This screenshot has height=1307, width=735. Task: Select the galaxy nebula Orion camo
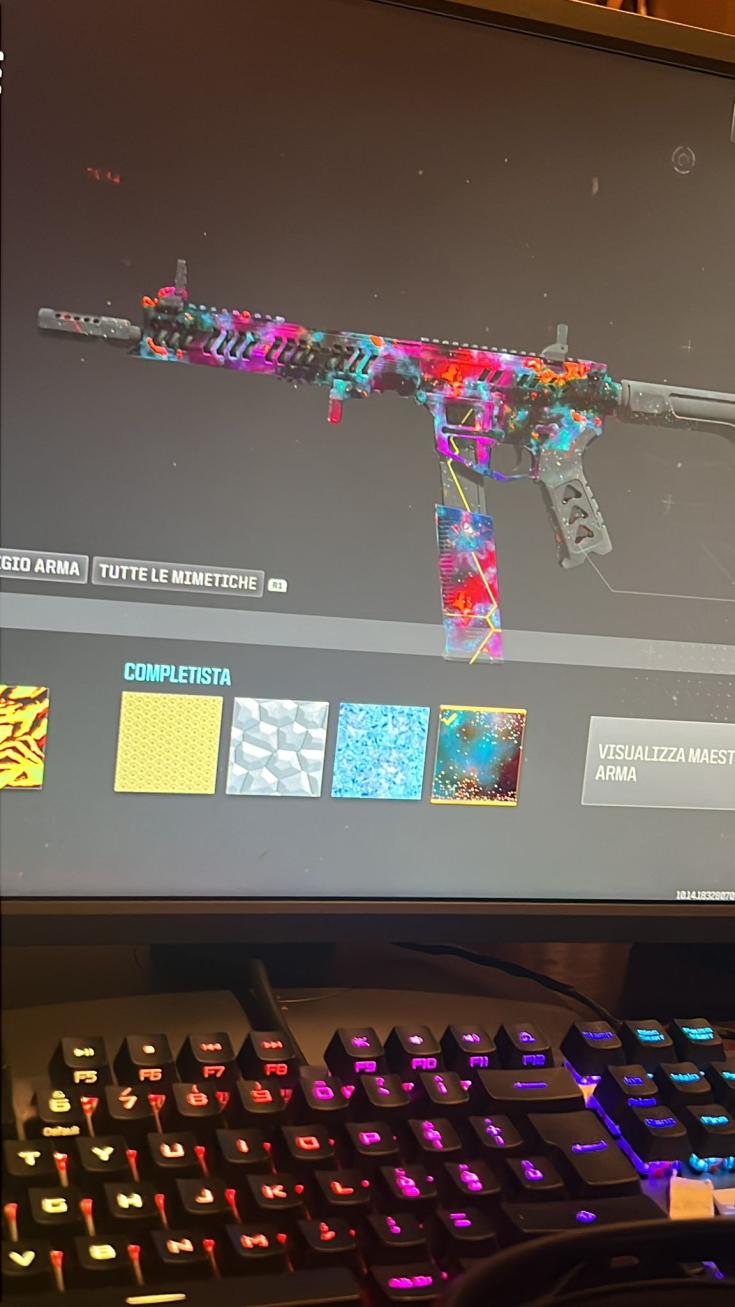tap(478, 755)
